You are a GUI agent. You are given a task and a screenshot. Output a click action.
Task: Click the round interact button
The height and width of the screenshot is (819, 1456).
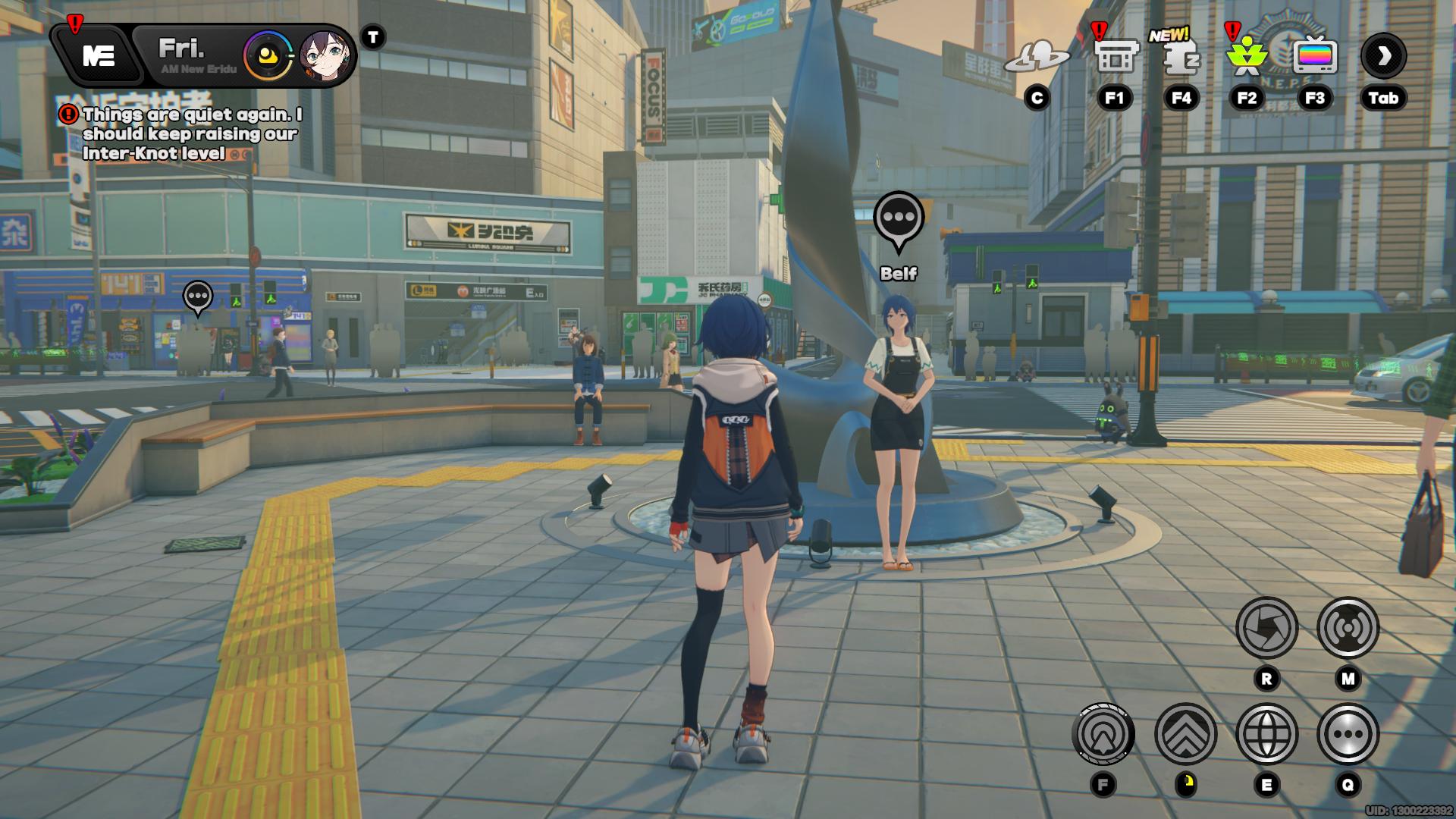[x=1103, y=734]
